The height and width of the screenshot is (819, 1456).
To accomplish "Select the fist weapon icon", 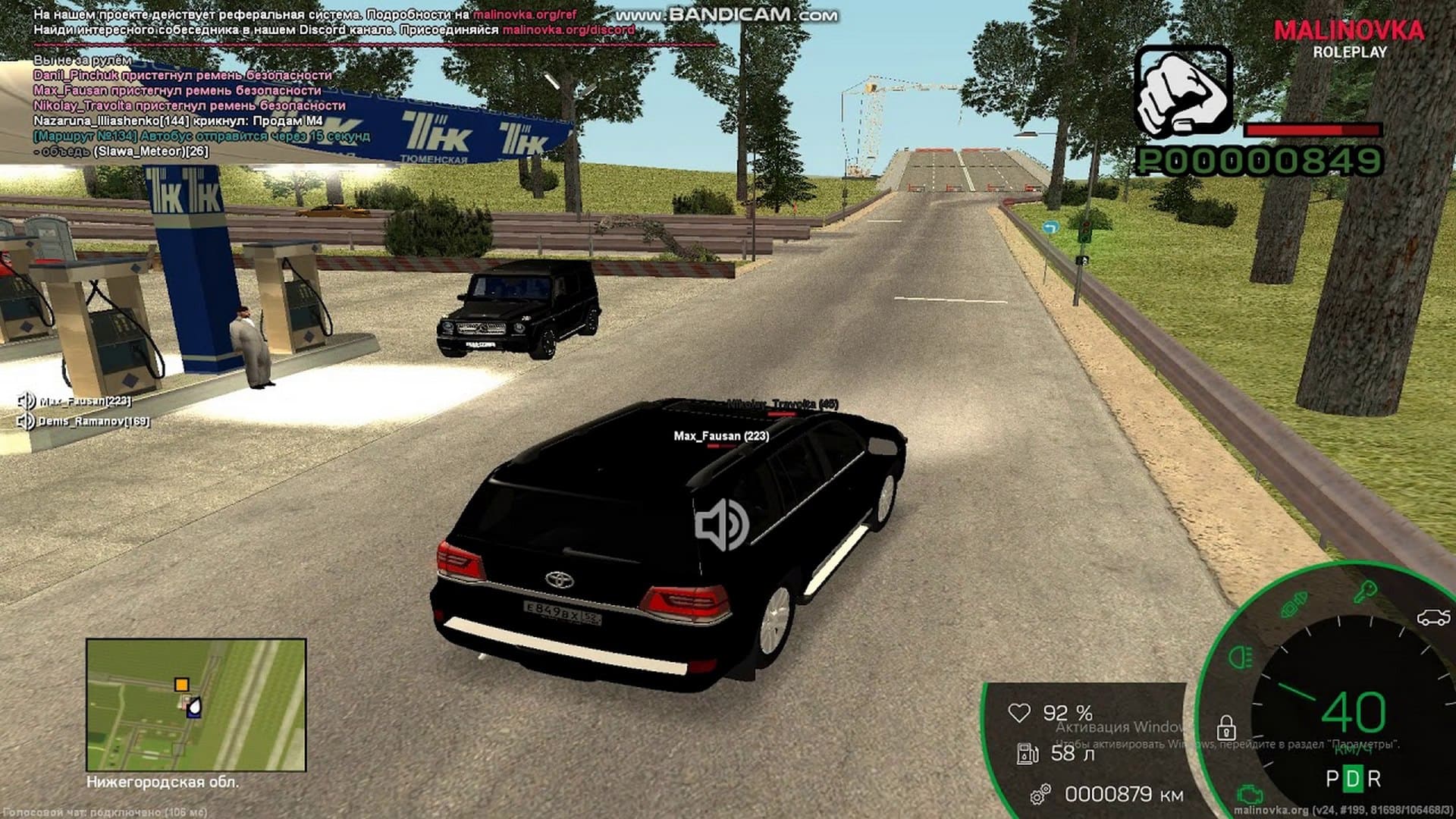I will [x=1182, y=92].
